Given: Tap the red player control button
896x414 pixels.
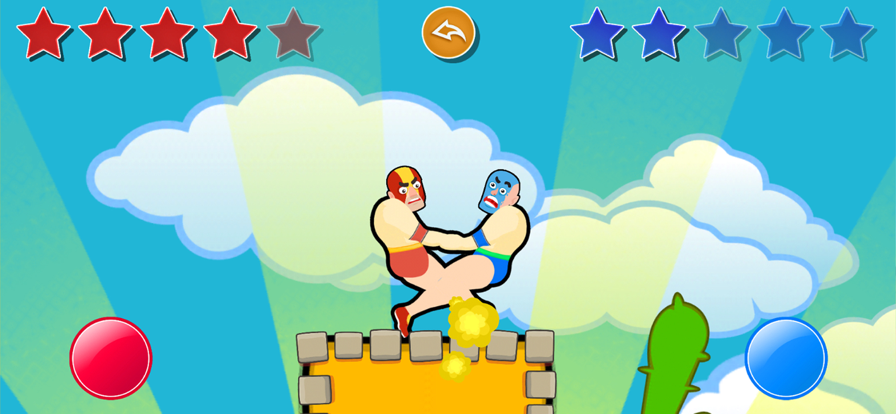Looking at the screenshot, I should (111, 357).
